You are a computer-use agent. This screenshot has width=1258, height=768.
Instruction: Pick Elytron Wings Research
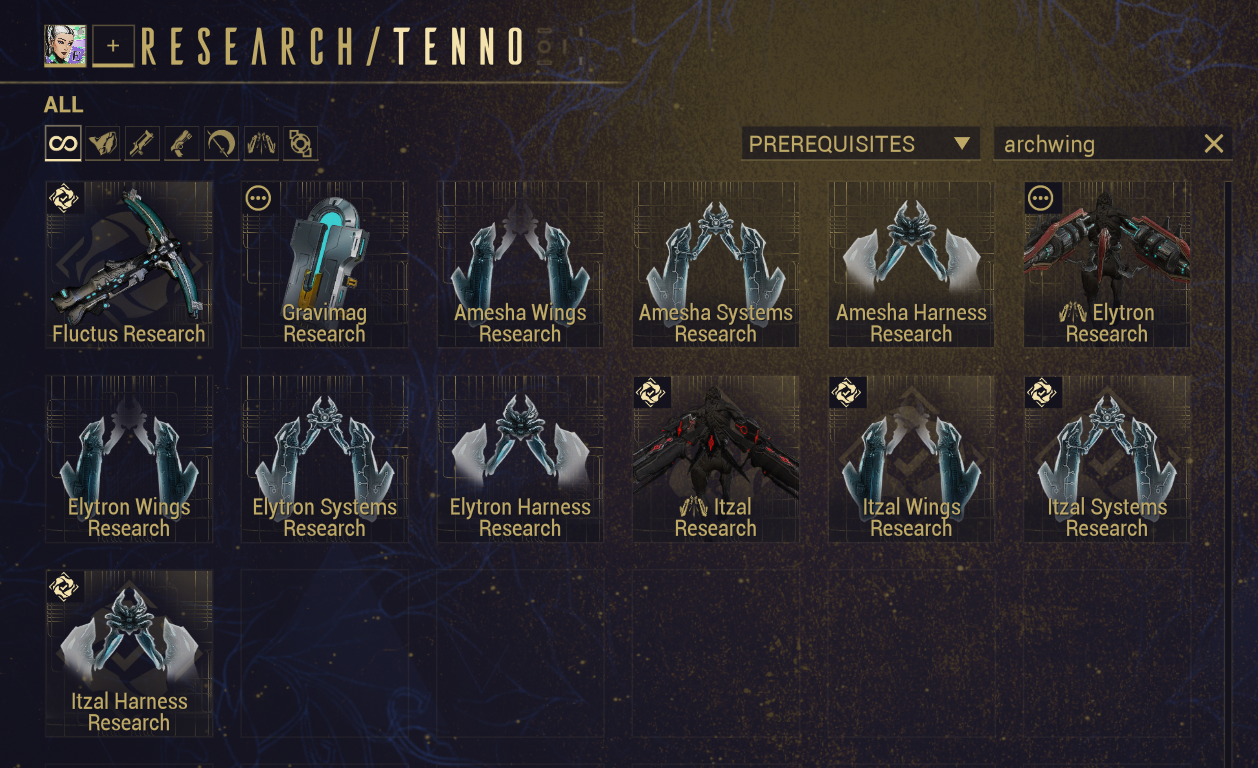pos(129,459)
